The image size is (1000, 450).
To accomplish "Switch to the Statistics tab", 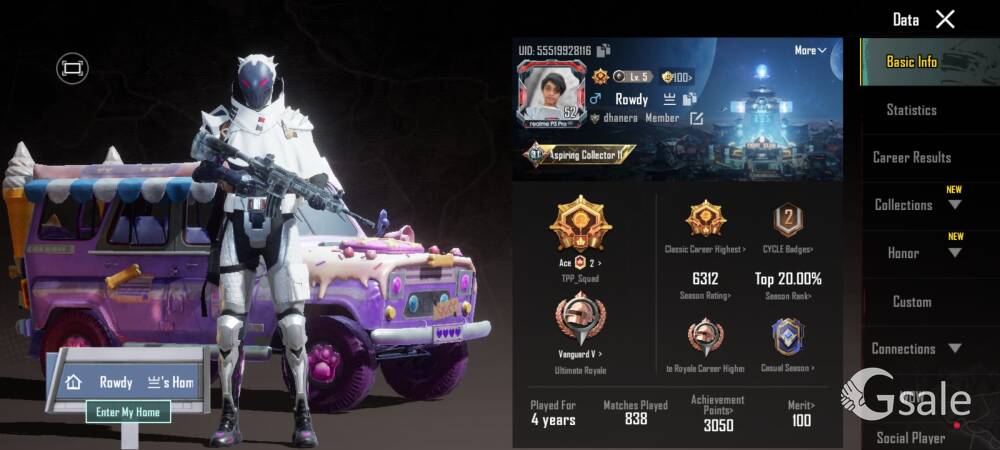I will tap(911, 110).
